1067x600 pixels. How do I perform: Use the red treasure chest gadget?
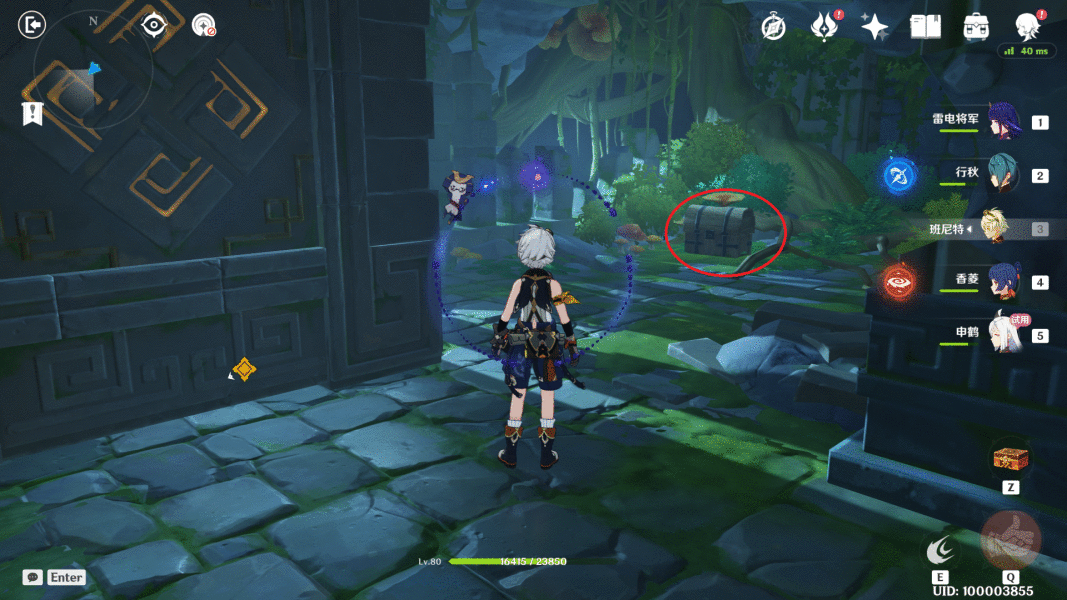pos(1010,460)
